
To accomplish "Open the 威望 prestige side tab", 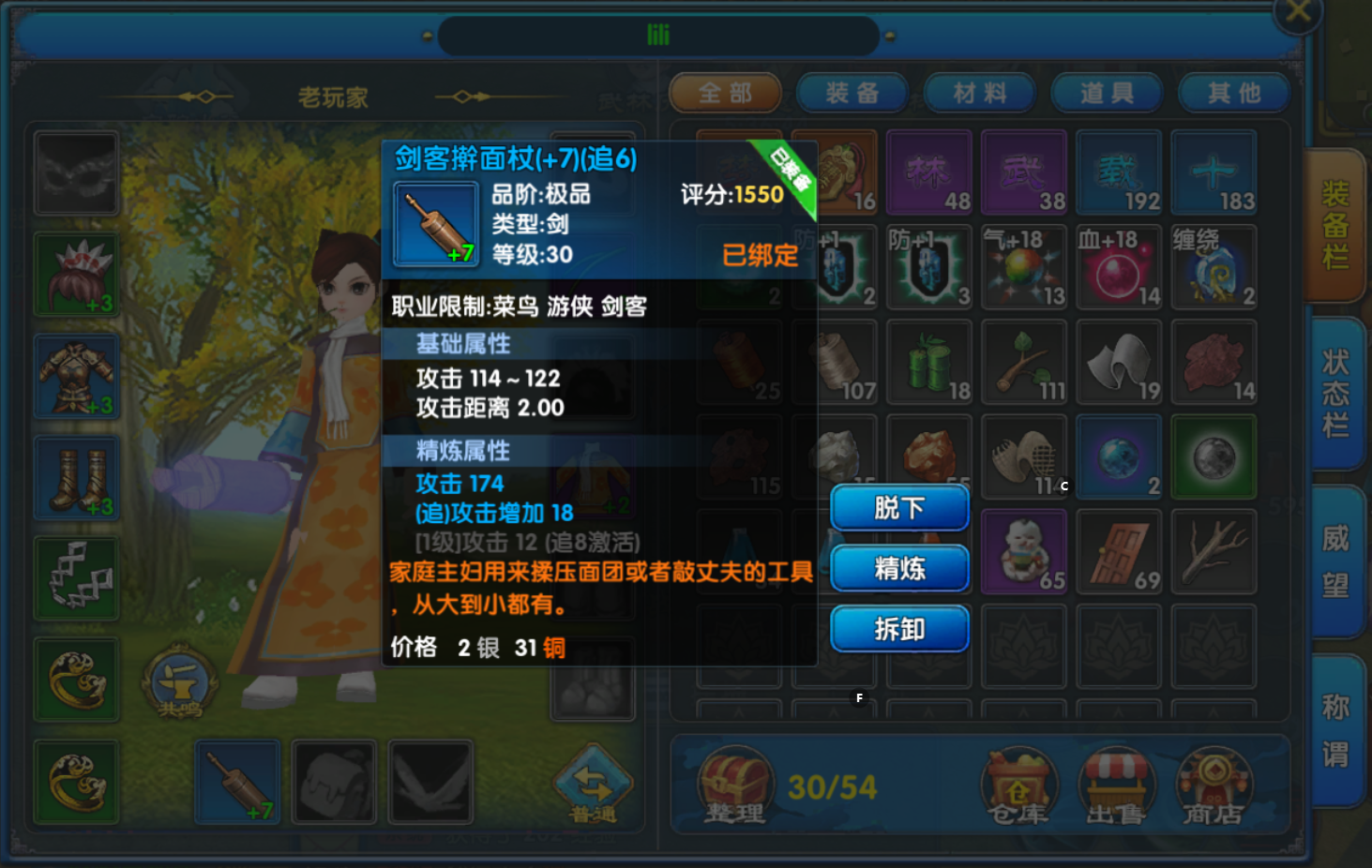I will pyautogui.click(x=1335, y=561).
